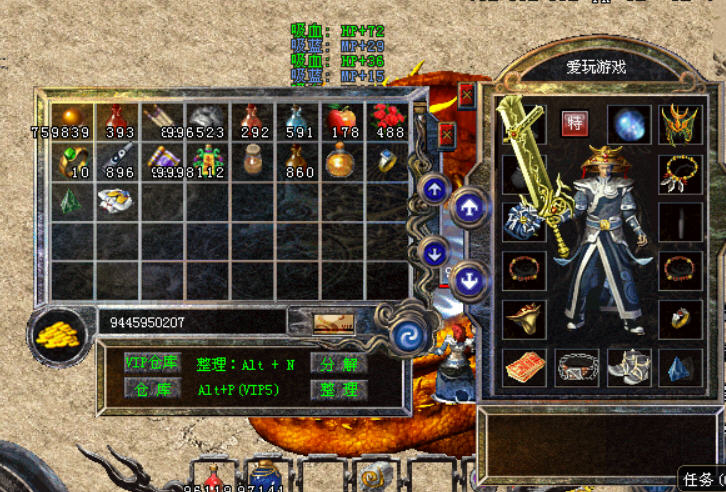Viewport: 726px width, 492px height.
Task: Select the gold orb stack in bag
Action: [70, 120]
